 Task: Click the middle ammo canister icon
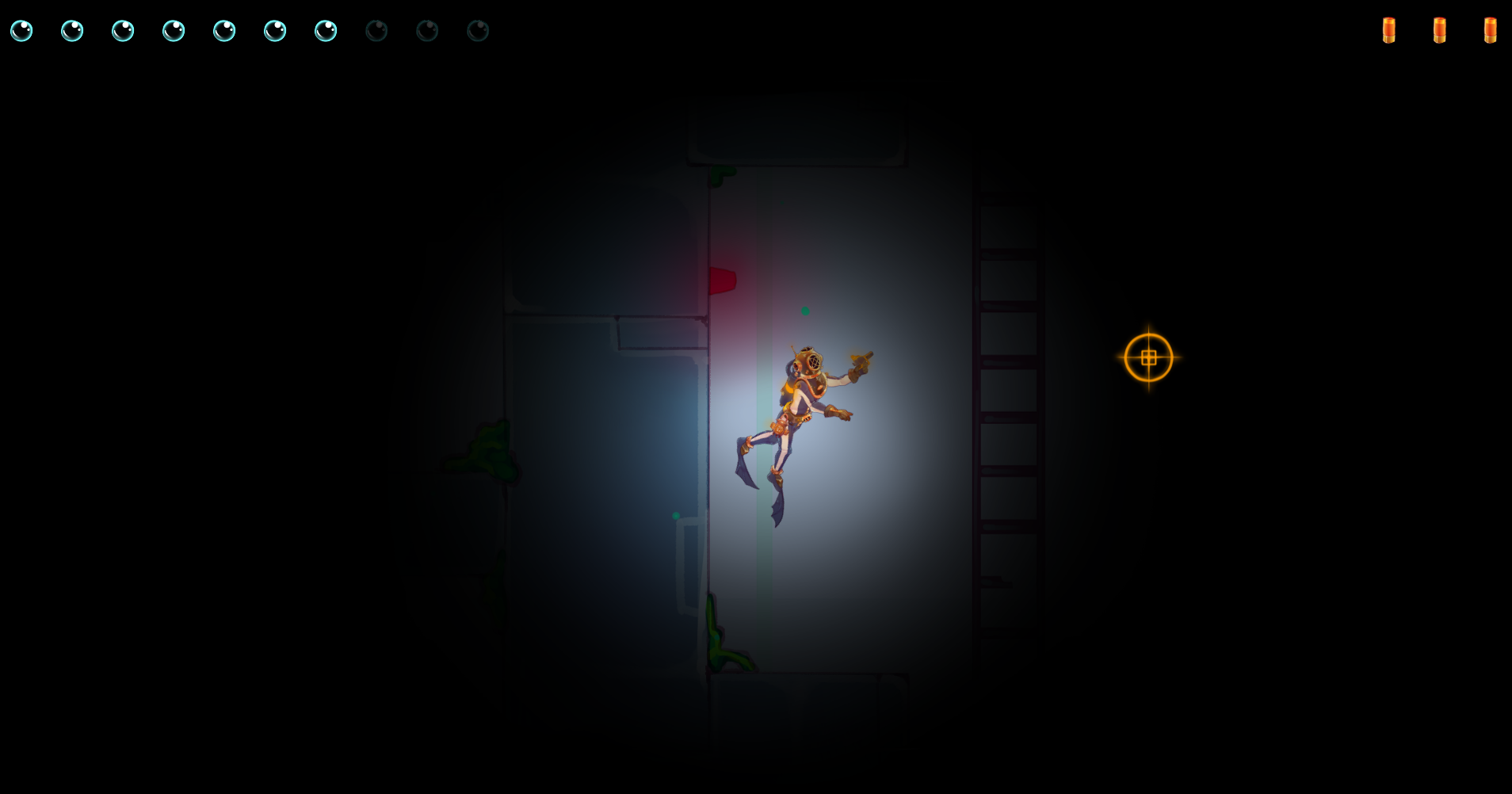[1440, 29]
